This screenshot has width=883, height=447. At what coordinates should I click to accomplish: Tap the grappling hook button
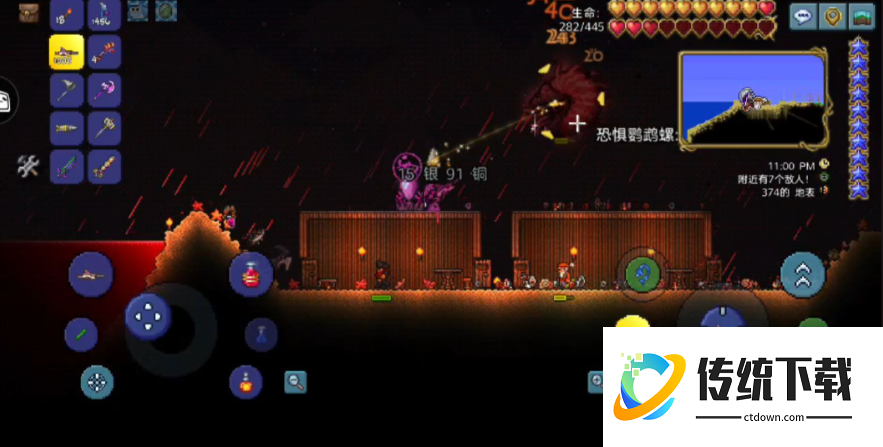pyautogui.click(x=642, y=273)
